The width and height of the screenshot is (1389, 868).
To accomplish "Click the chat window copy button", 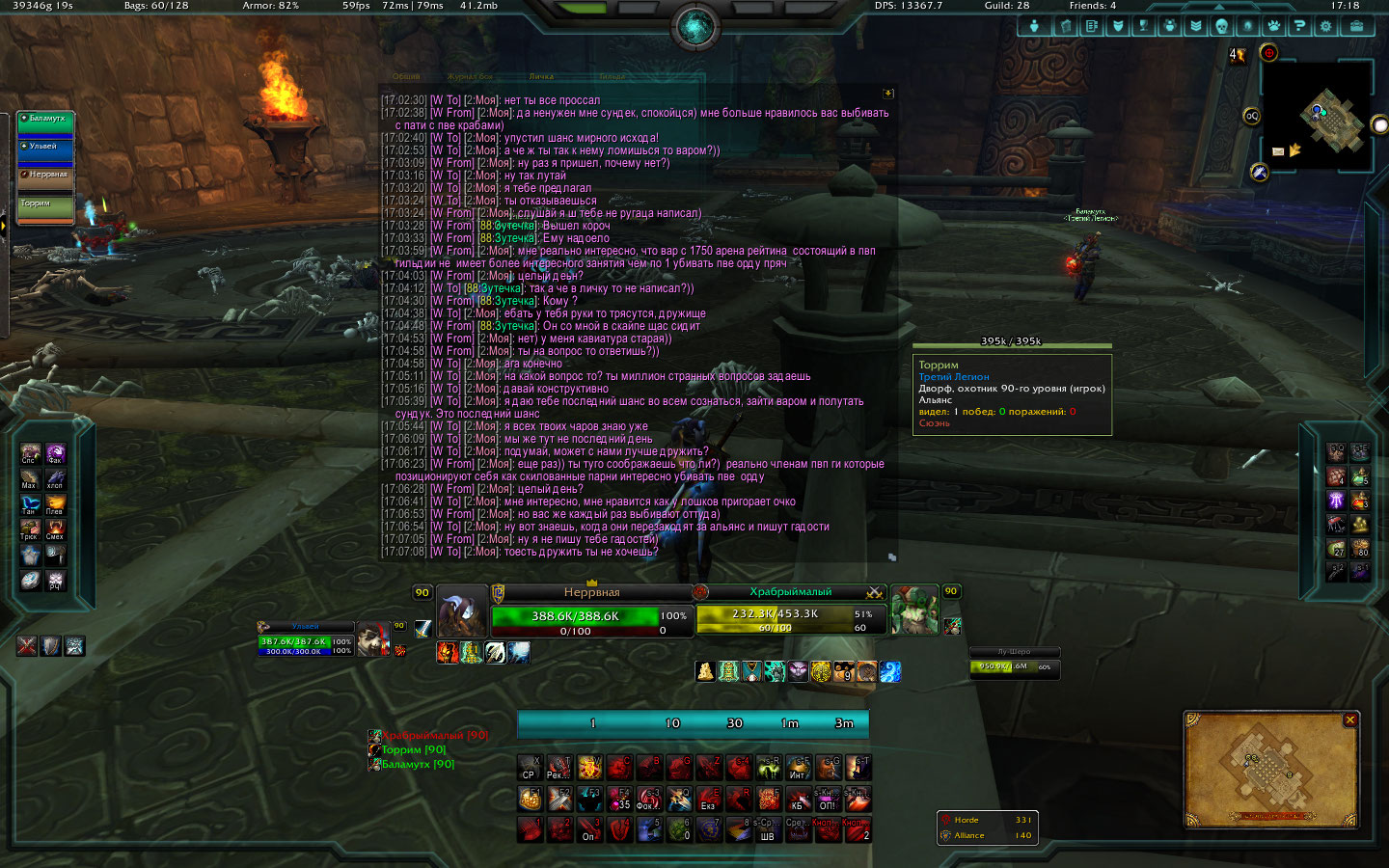I will click(888, 94).
